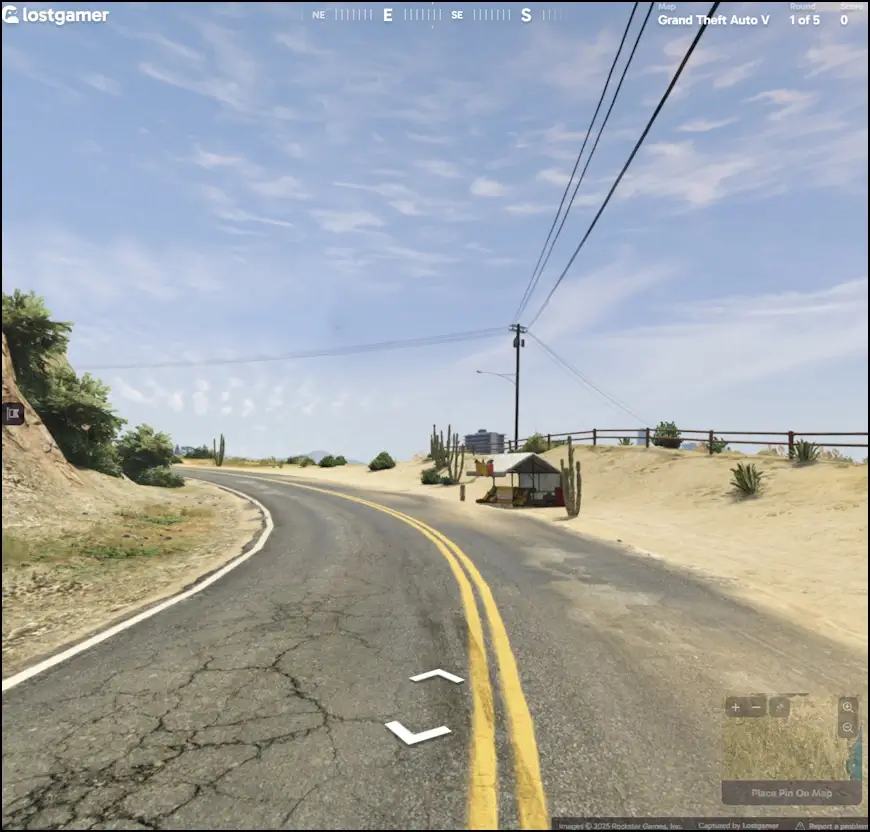This screenshot has height=832, width=870.
Task: Zoom out with the magnifier minus icon
Action: tap(848, 728)
